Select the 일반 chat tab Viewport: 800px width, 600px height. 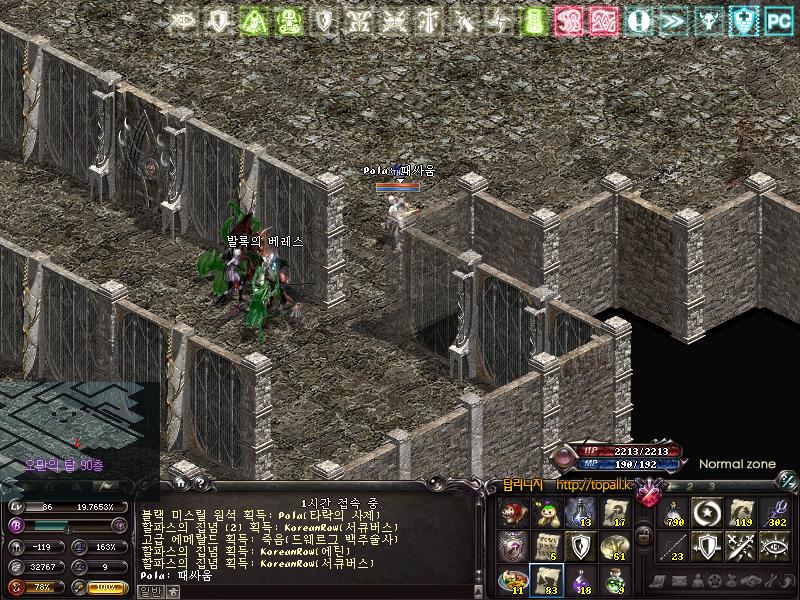149,591
